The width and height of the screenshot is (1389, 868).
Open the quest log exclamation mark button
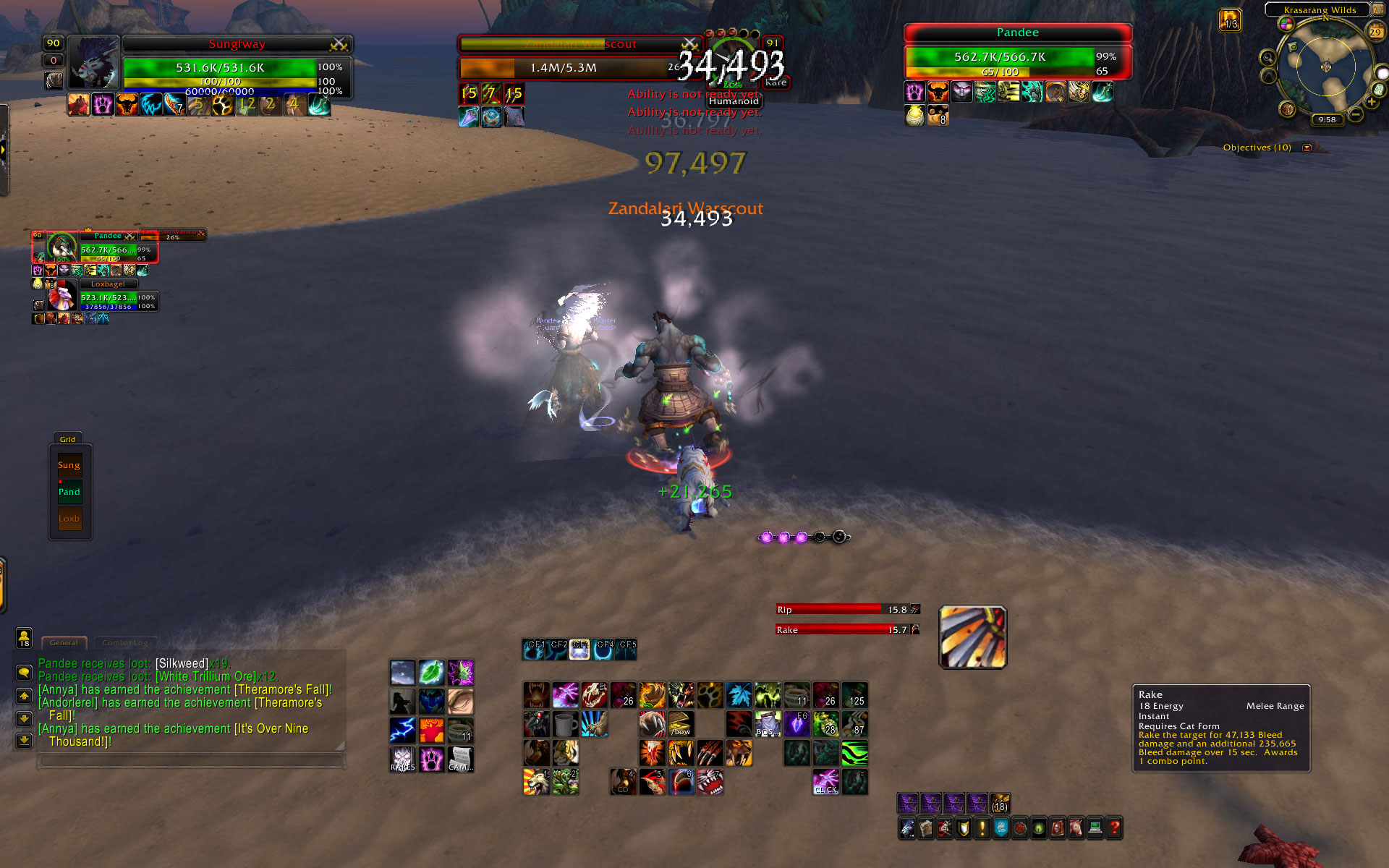pos(982,827)
